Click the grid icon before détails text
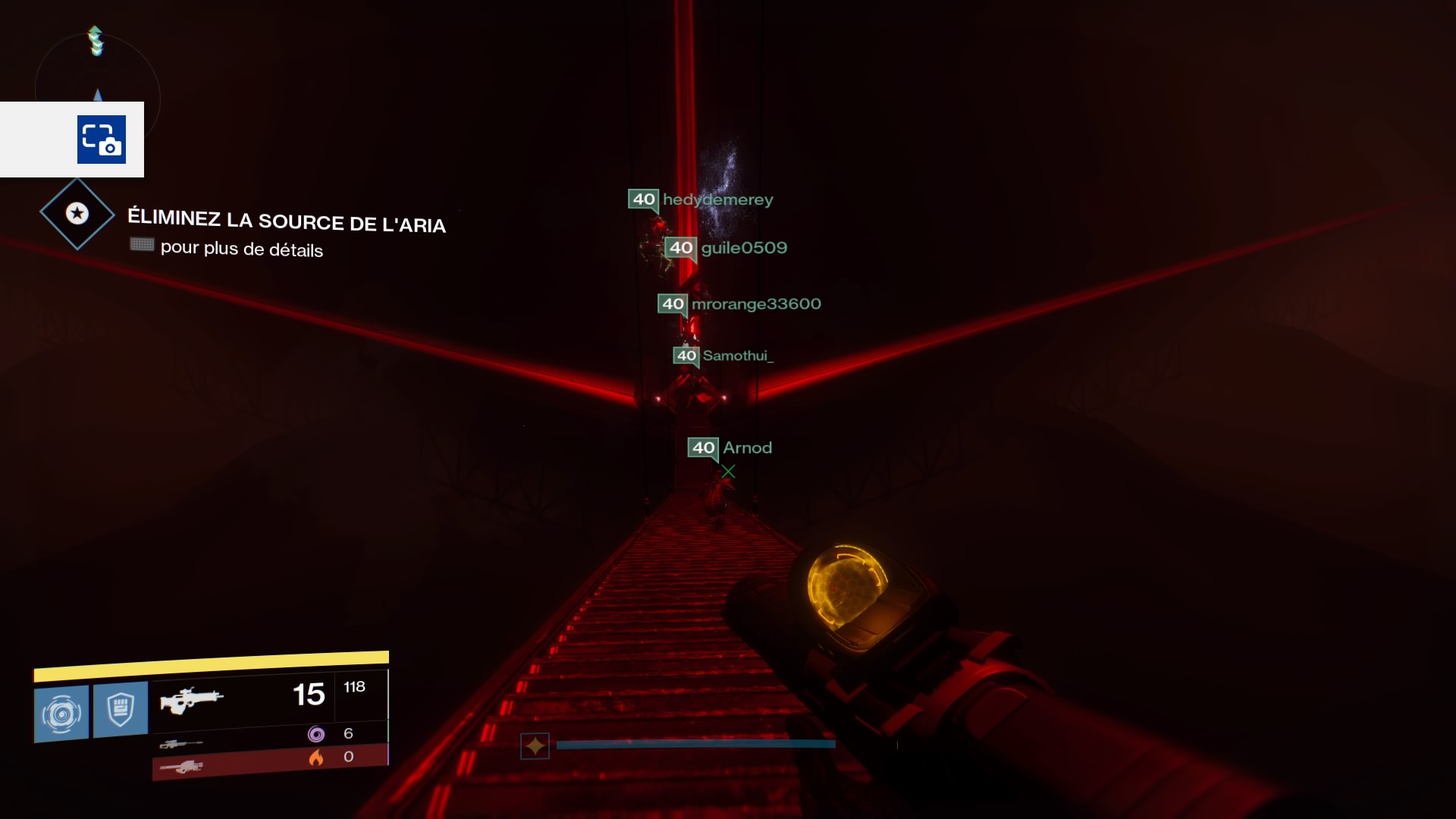 tap(142, 245)
